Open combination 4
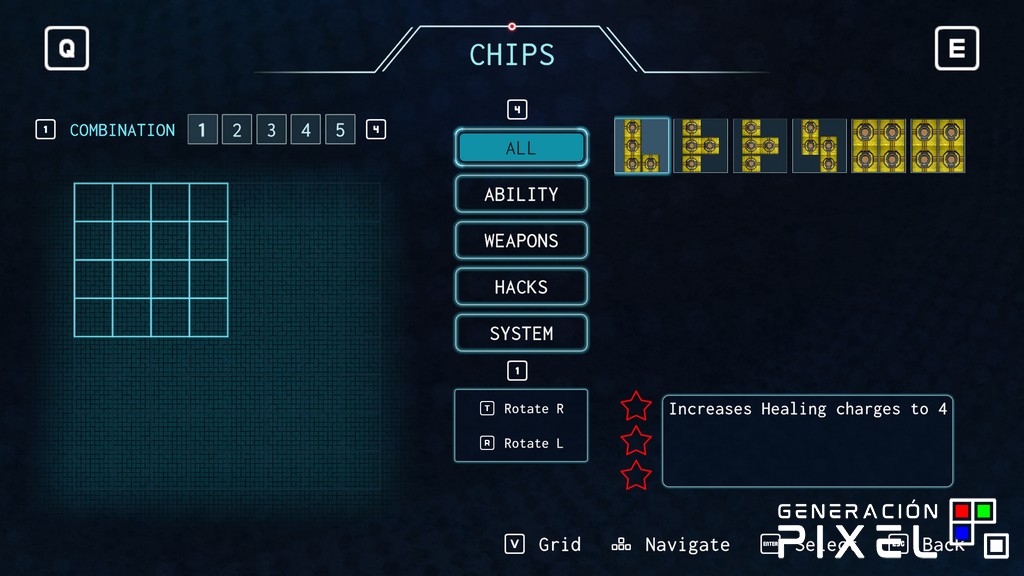The image size is (1024, 576). (x=306, y=130)
